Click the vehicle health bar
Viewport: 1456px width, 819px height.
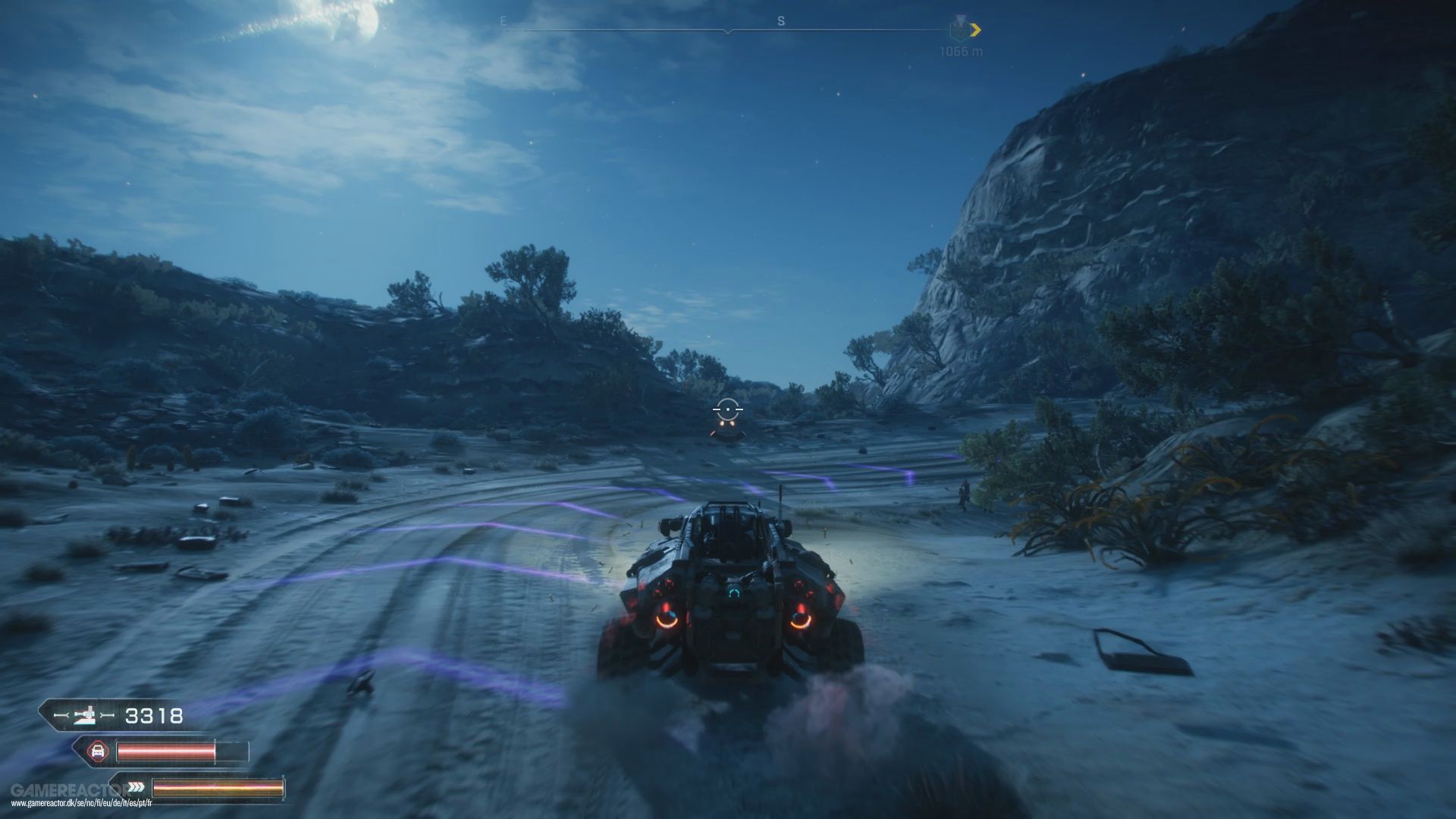point(167,750)
